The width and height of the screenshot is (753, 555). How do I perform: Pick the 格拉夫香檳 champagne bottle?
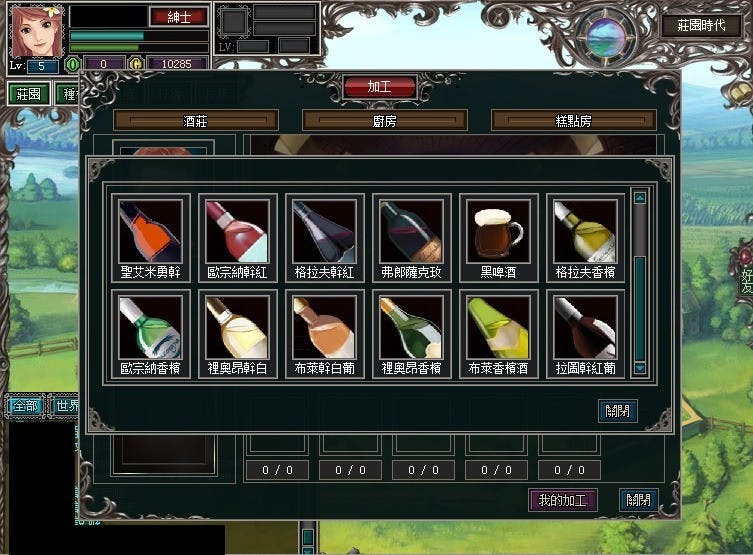click(585, 231)
